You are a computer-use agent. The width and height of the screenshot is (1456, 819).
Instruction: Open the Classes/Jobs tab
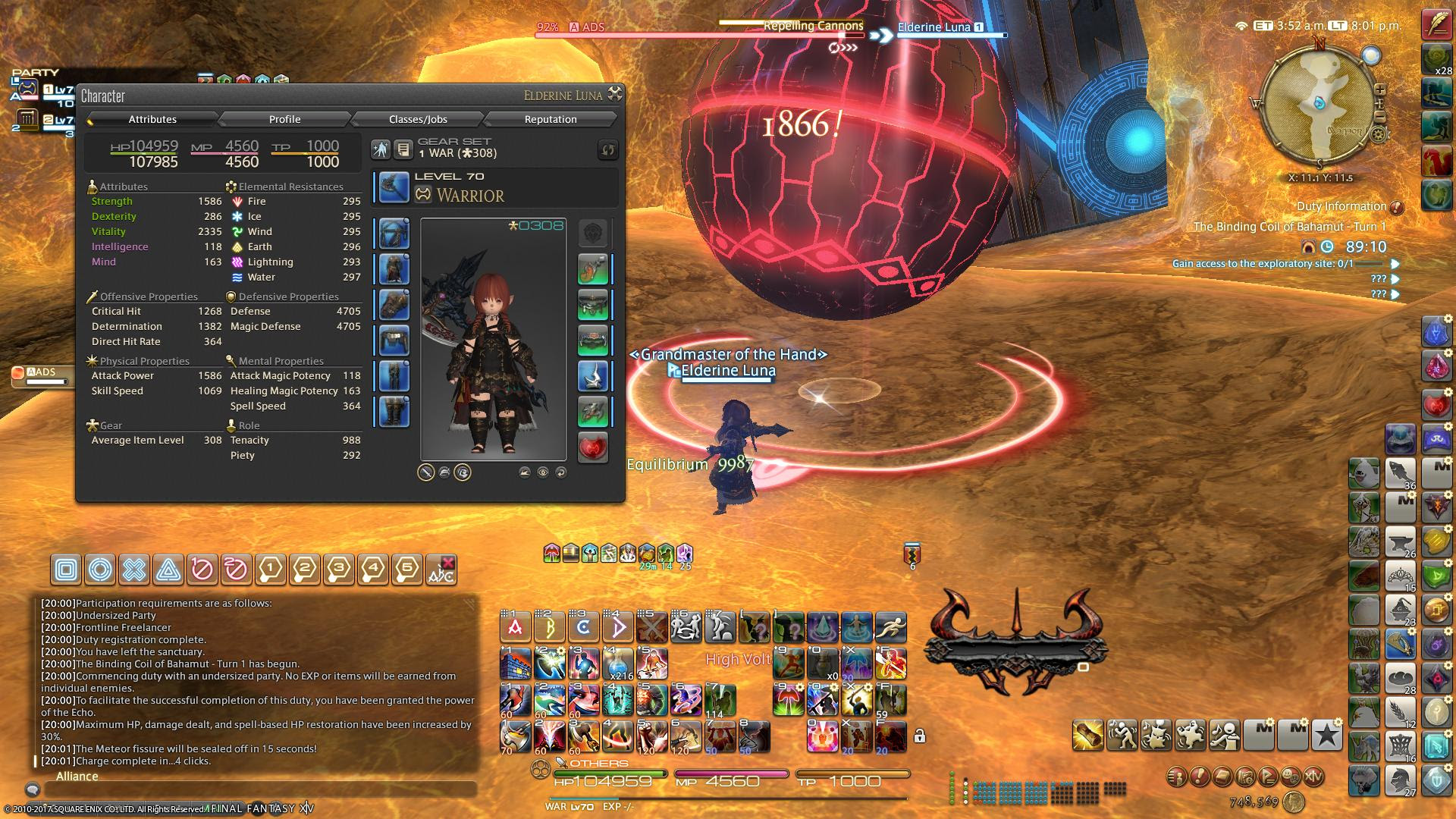pyautogui.click(x=416, y=119)
